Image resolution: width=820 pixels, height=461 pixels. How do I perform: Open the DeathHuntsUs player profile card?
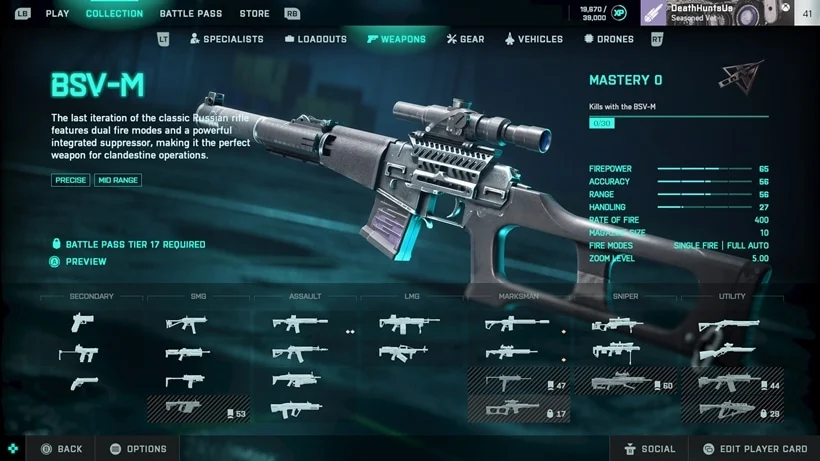(715, 13)
